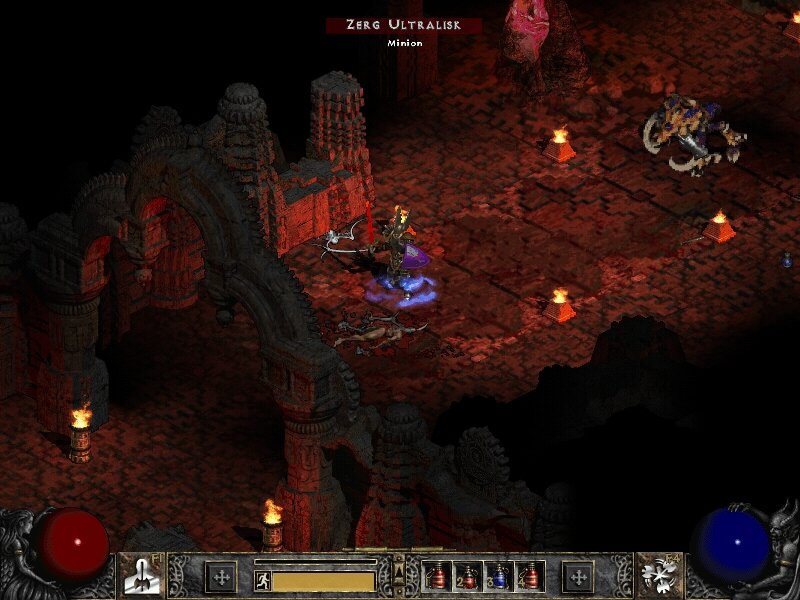Image resolution: width=800 pixels, height=600 pixels.
Task: Use the red potion in belt slot 4
Action: pos(529,576)
